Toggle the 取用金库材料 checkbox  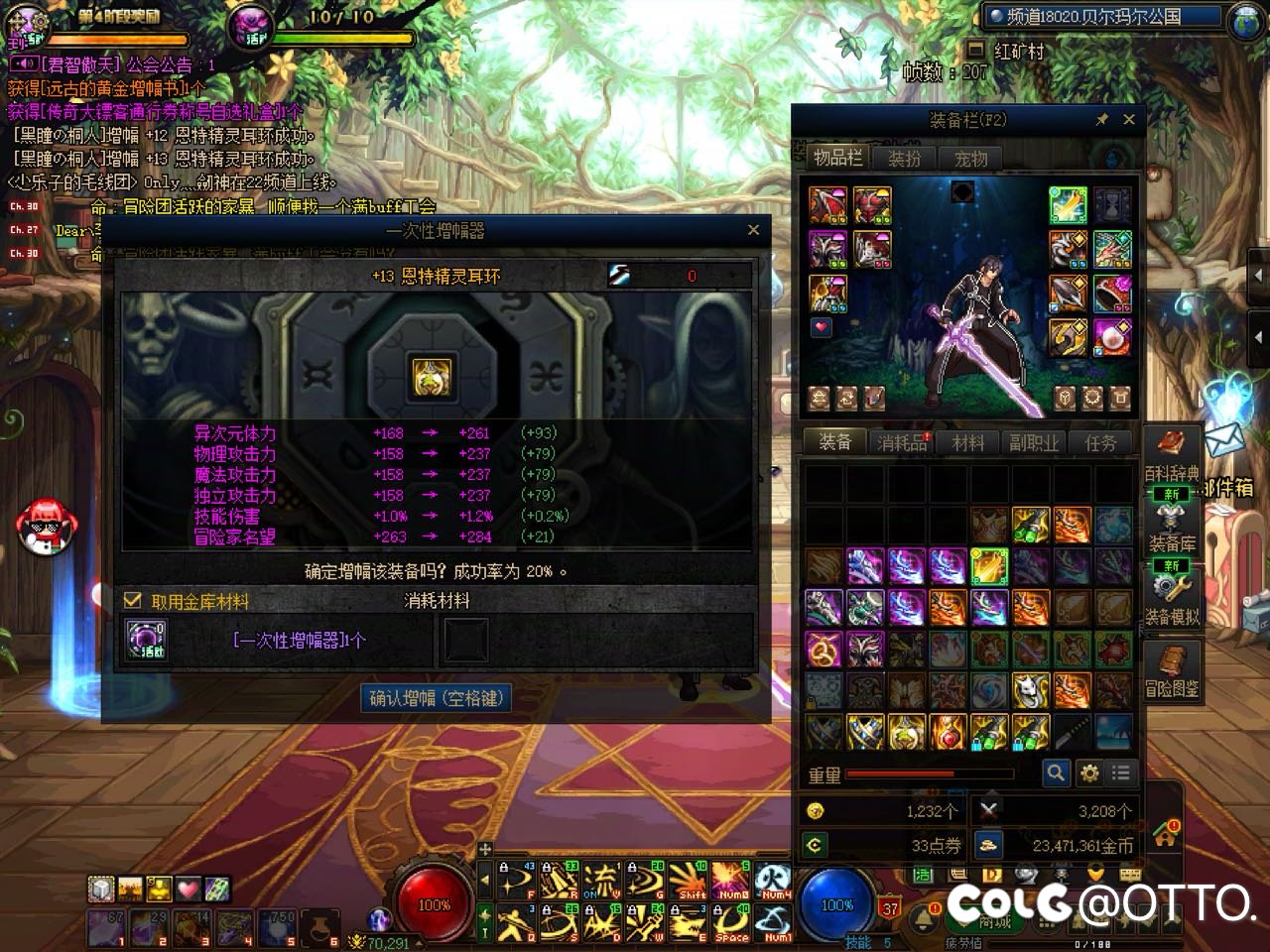tap(133, 600)
